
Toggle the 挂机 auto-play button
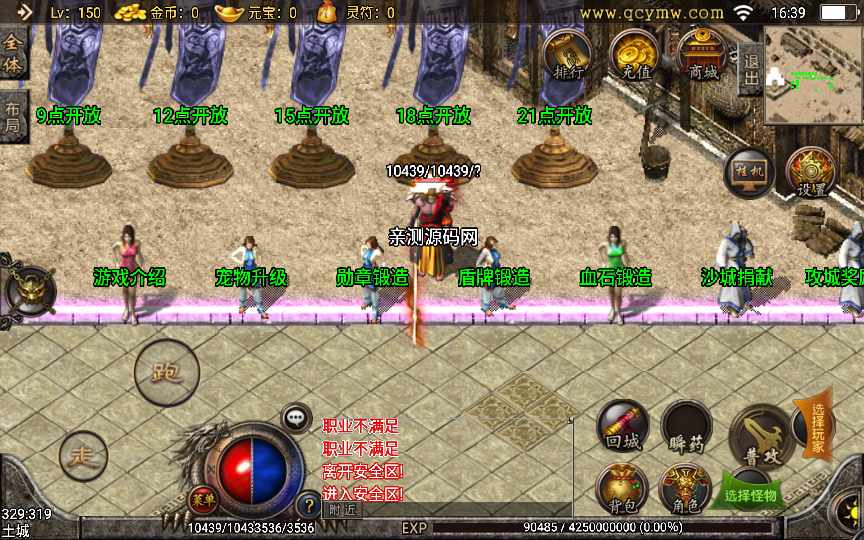click(x=748, y=171)
